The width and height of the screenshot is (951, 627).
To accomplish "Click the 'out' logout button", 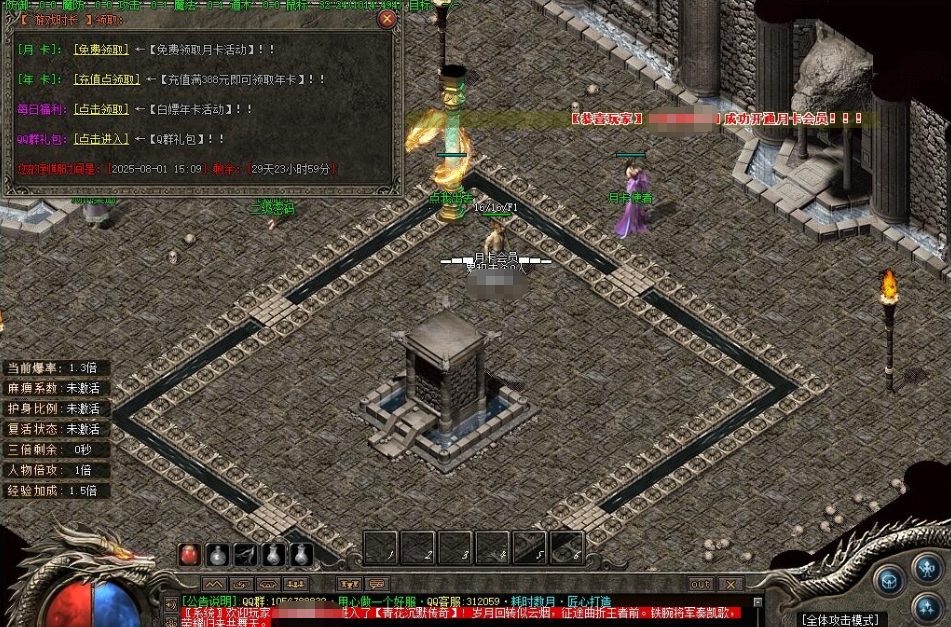I will 701,584.
